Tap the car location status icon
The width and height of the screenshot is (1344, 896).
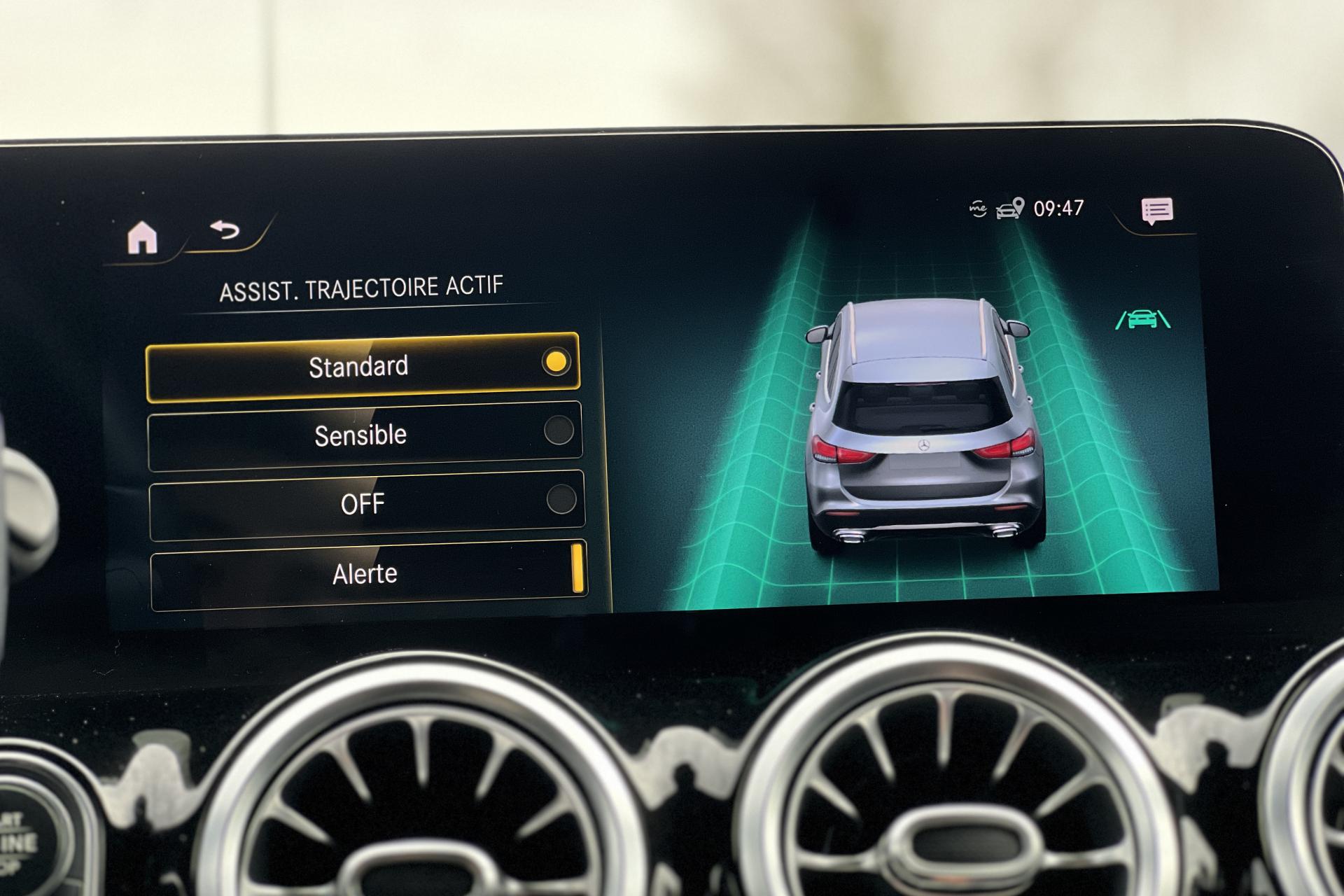[x=1009, y=209]
